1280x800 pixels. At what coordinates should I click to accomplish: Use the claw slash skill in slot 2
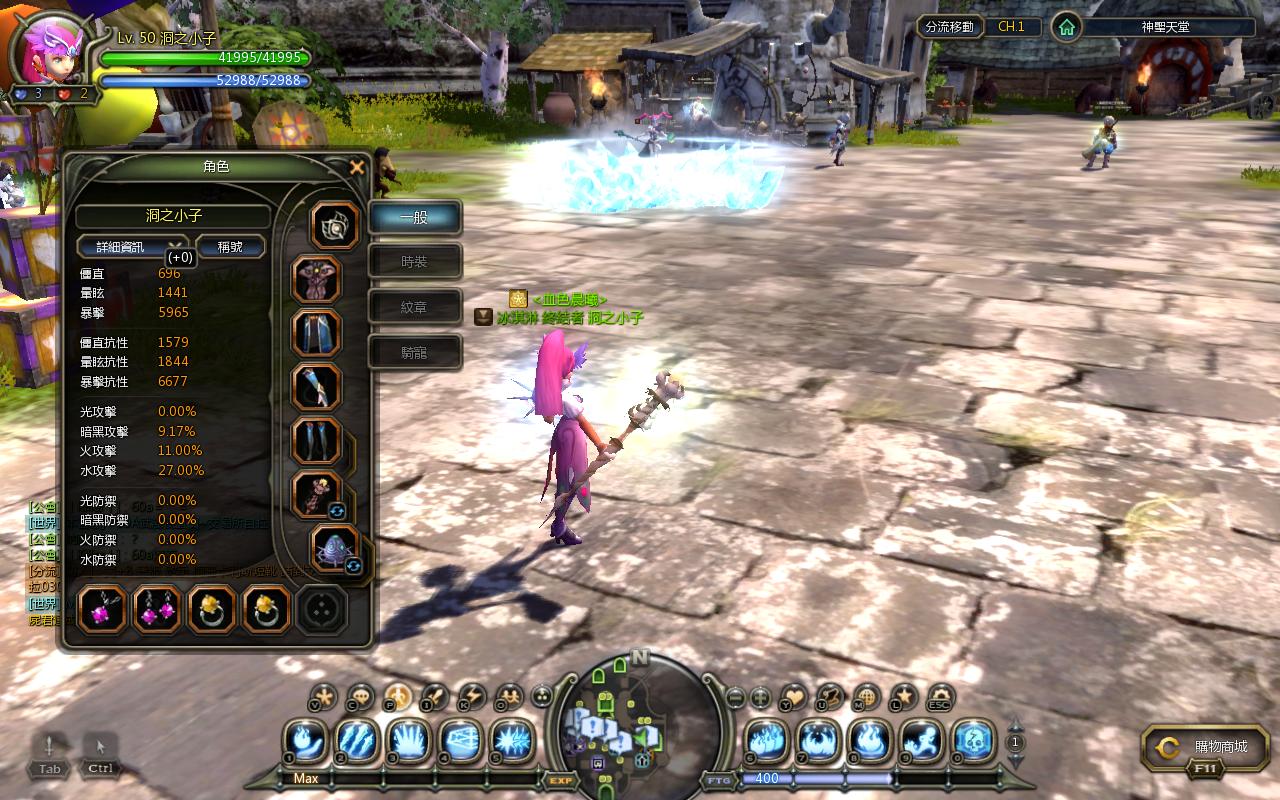tap(358, 740)
